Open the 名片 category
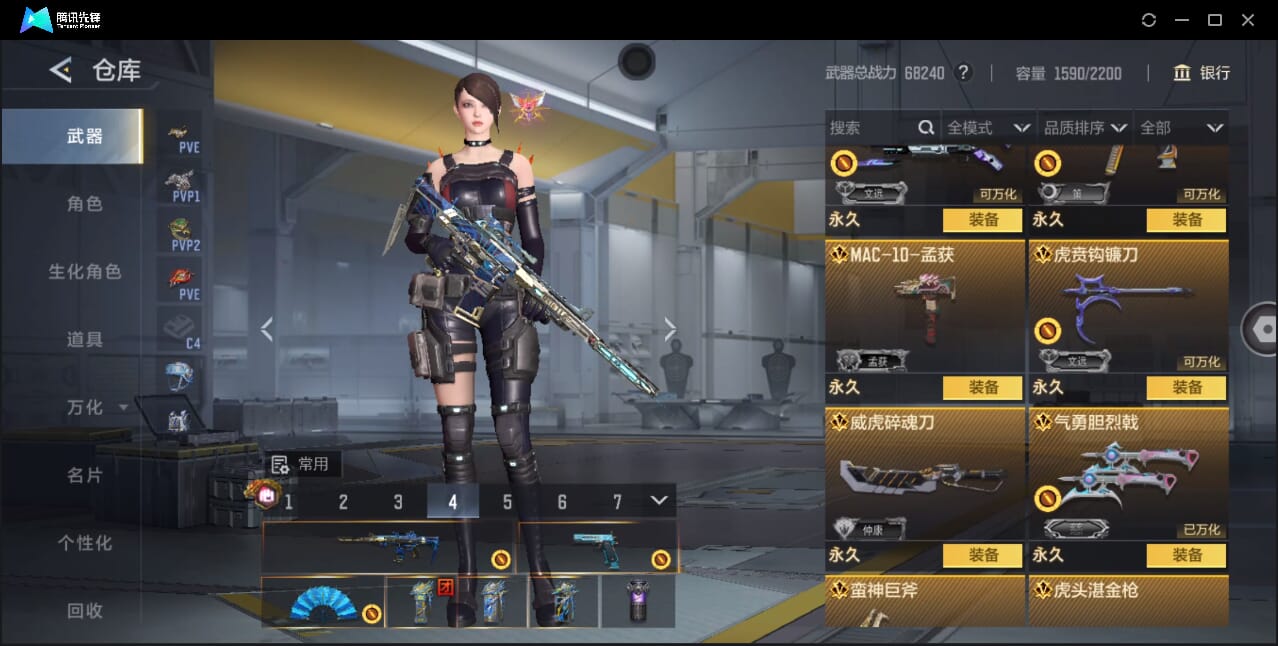 (84, 475)
